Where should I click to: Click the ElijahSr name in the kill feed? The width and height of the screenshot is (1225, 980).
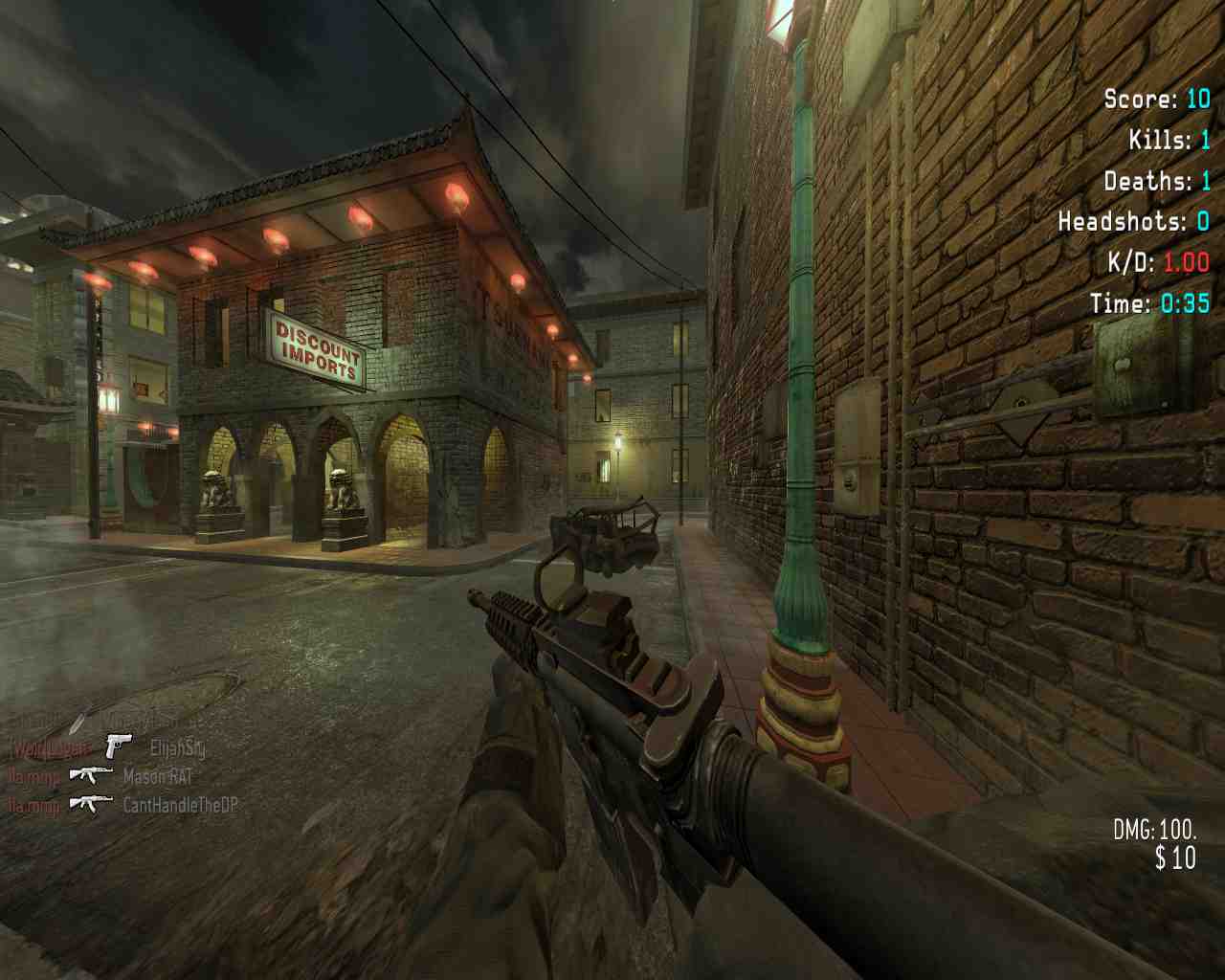[x=178, y=747]
